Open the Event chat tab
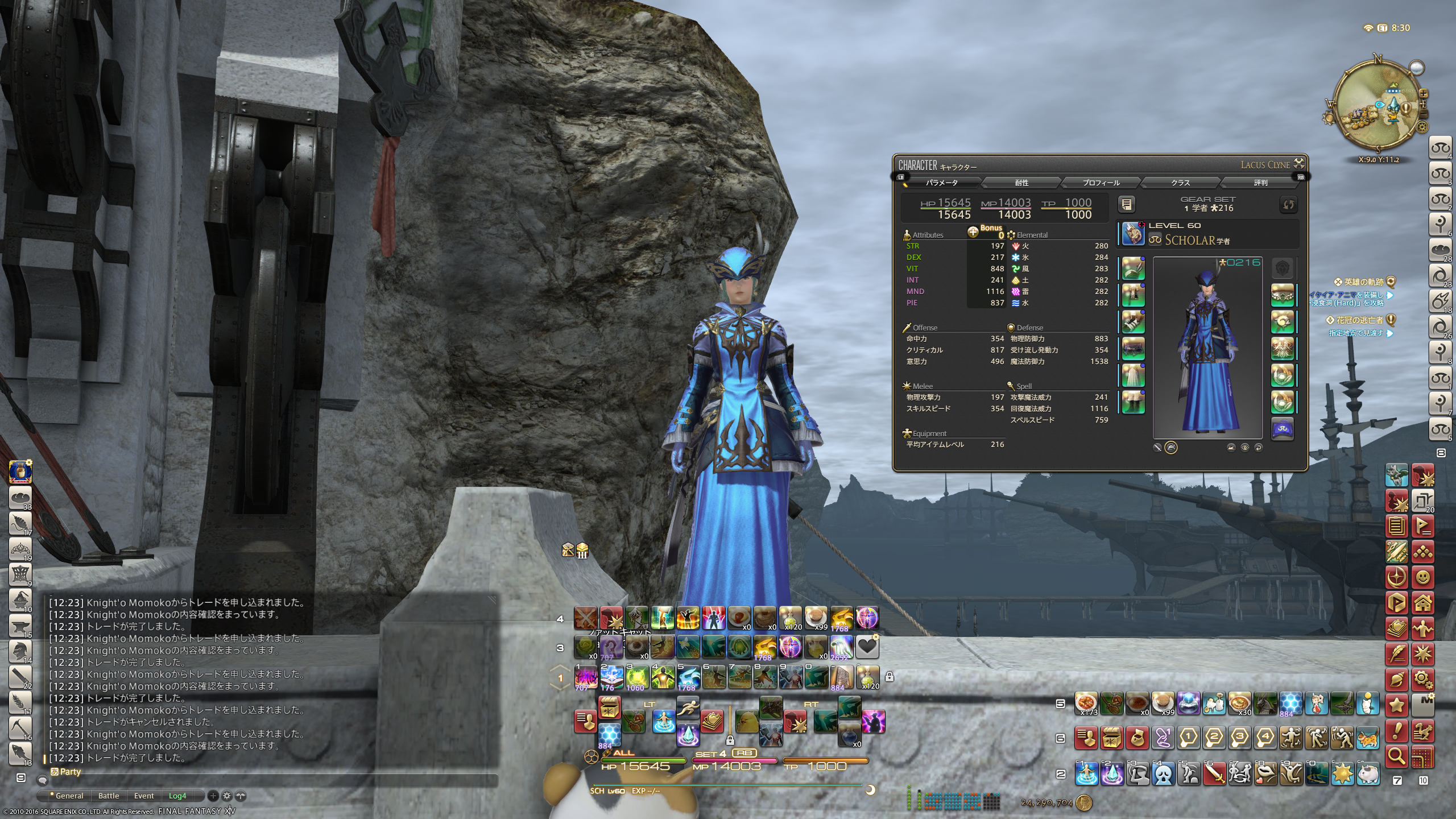This screenshot has width=1456, height=819. click(x=144, y=796)
